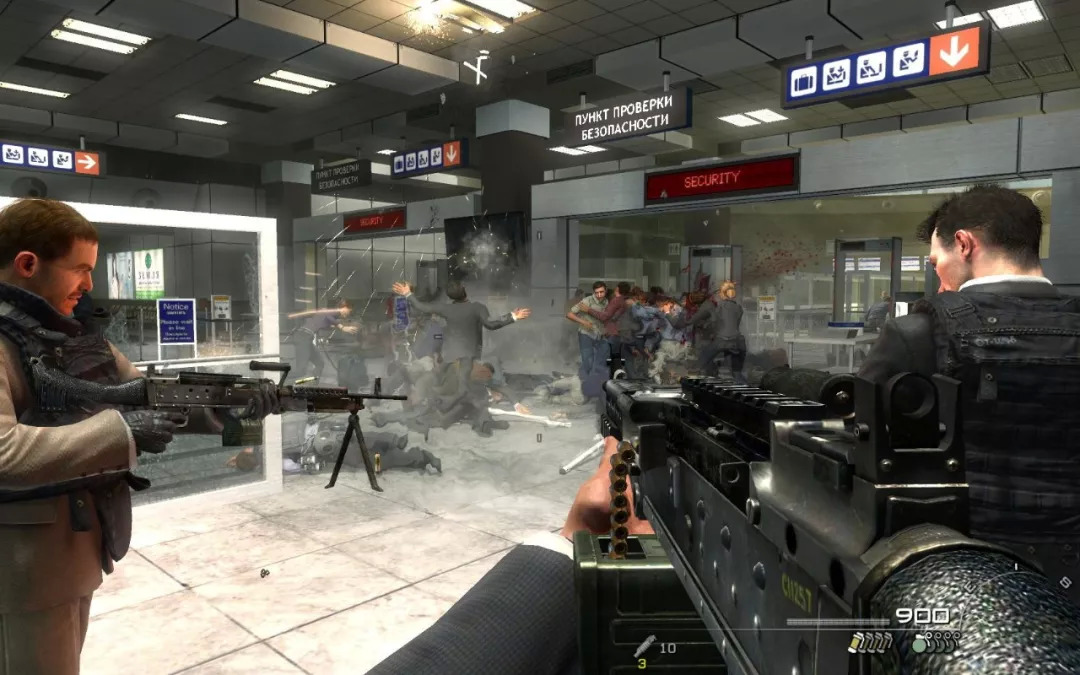
Task: Select the grenade launcher ammo icon
Action: pos(645,645)
